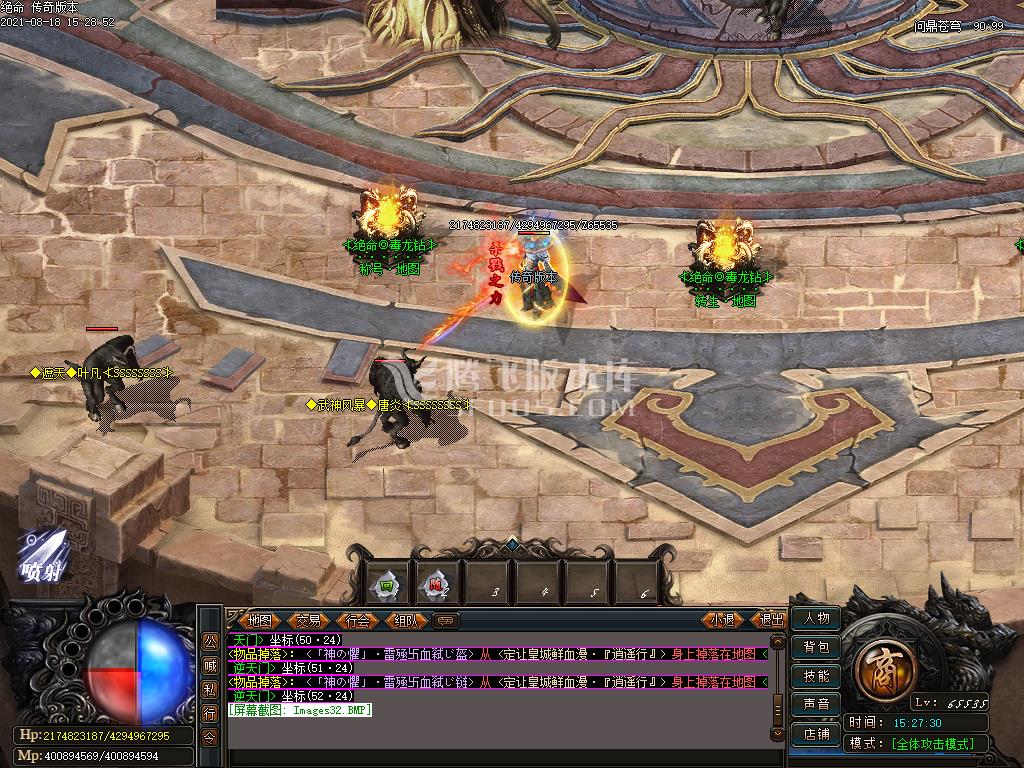Open the 背包 inventory bag

(x=816, y=647)
